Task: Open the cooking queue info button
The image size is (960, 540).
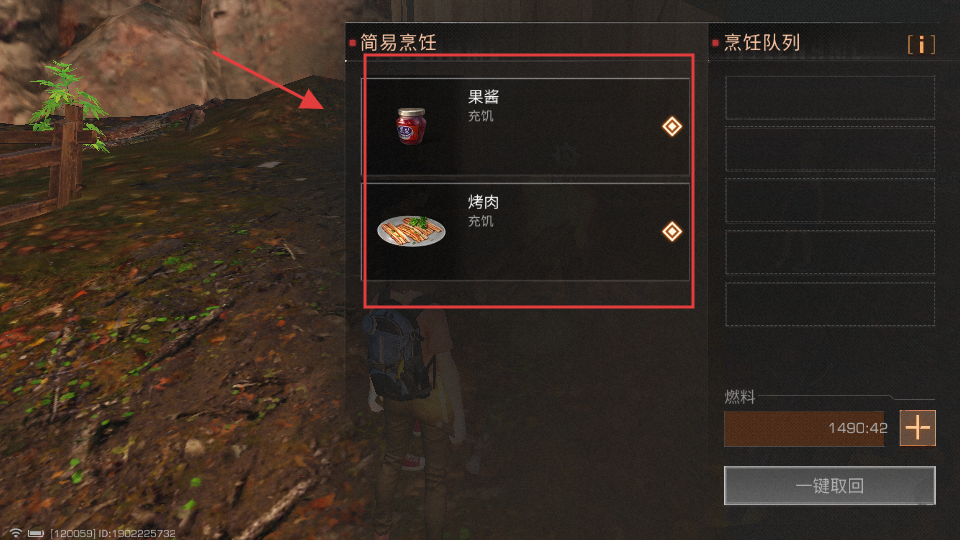Action: (x=921, y=45)
